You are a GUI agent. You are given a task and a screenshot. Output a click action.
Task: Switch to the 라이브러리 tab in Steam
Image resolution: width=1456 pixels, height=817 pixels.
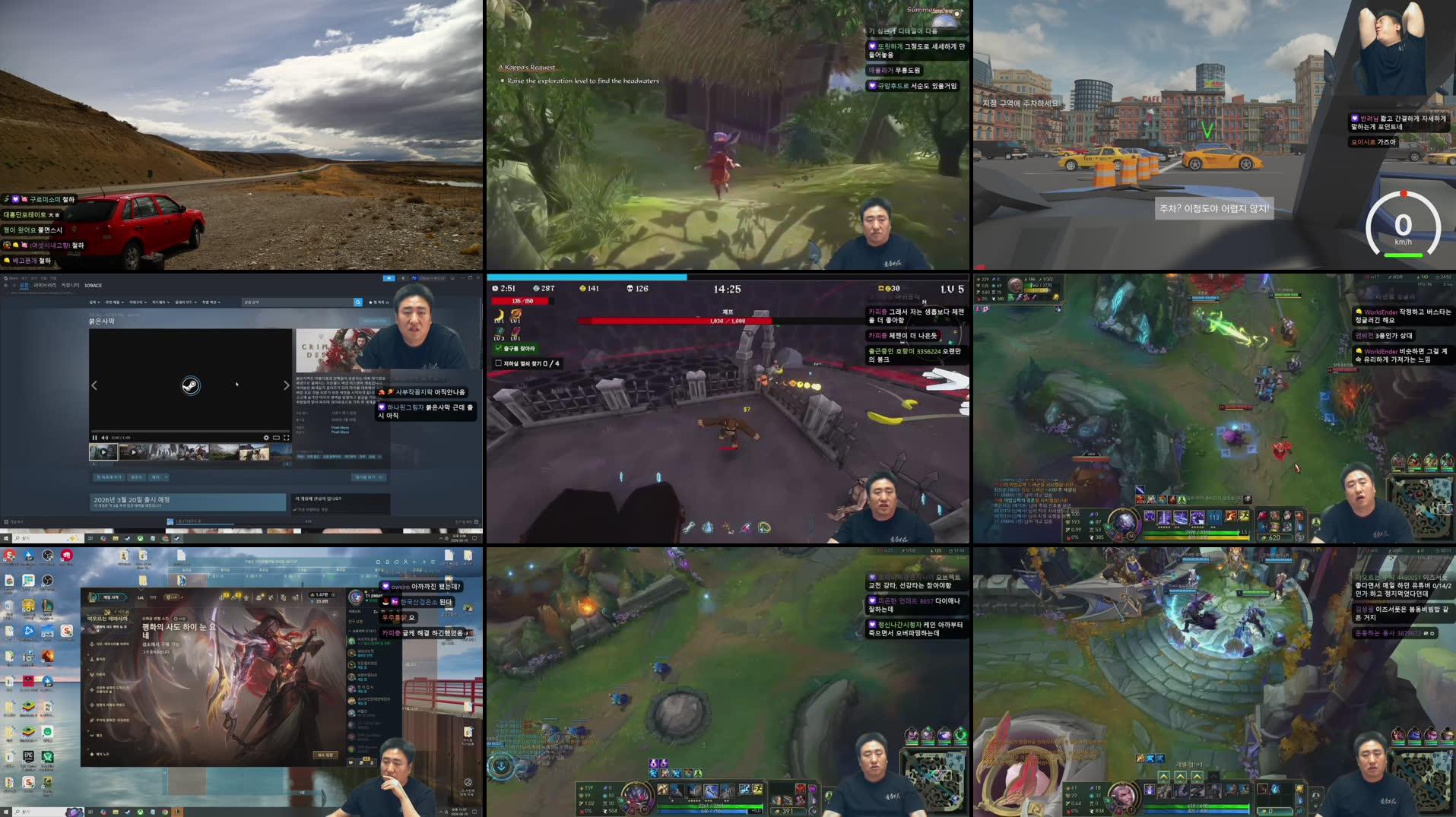pos(45,286)
